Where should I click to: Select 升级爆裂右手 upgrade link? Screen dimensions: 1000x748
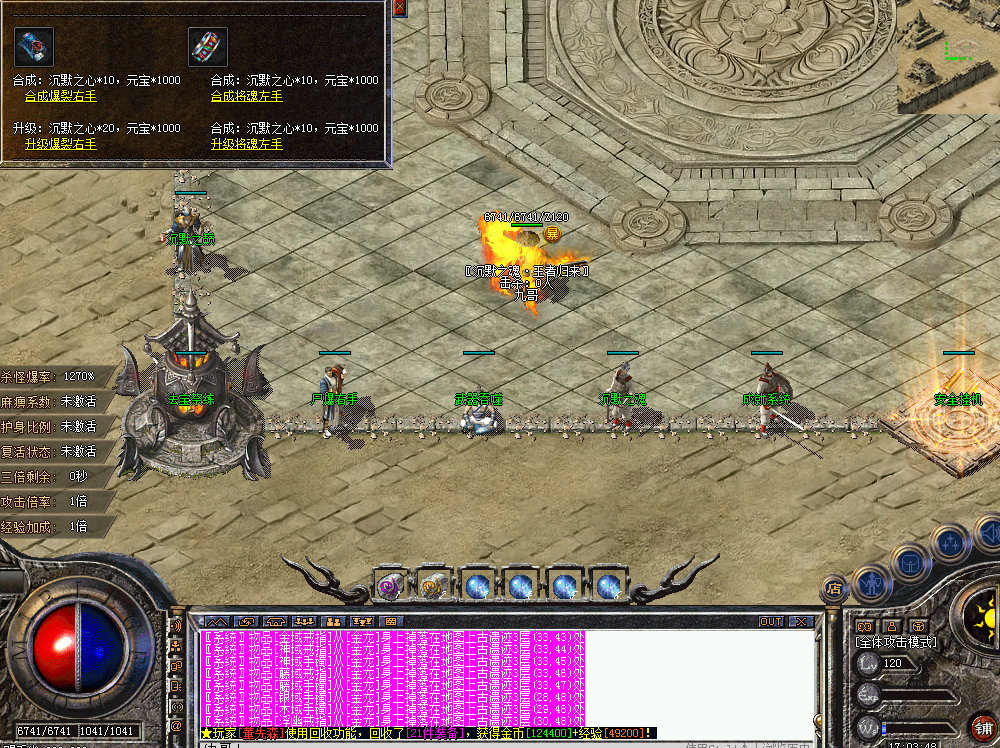[x=61, y=144]
